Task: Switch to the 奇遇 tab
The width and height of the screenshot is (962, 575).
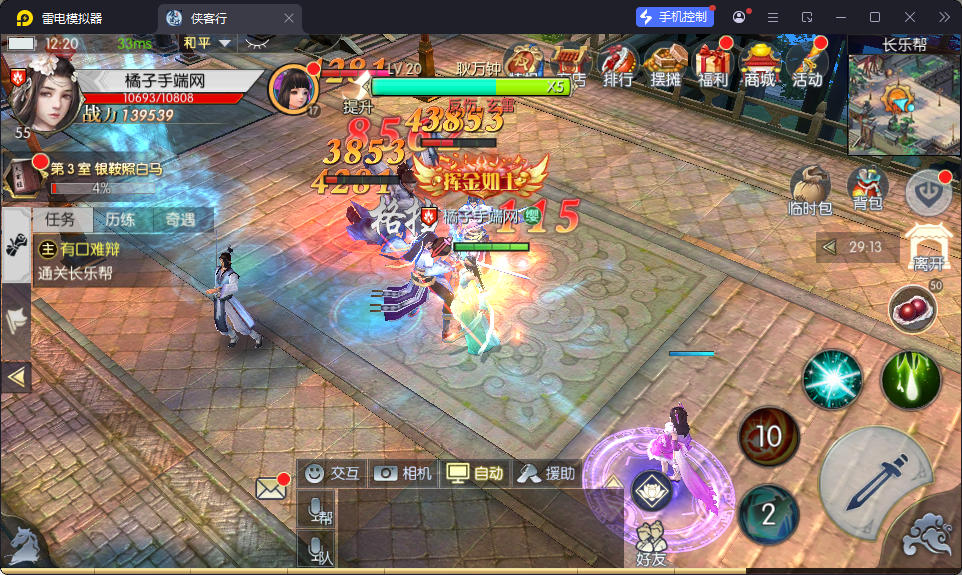Action: pyautogui.click(x=180, y=220)
